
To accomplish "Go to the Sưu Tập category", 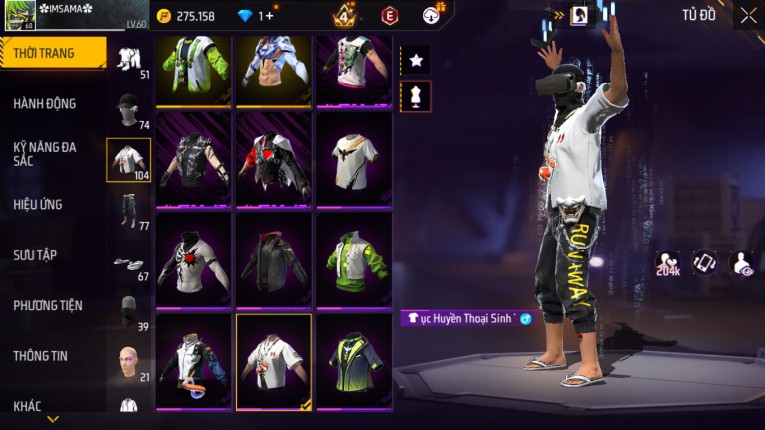I will [35, 255].
